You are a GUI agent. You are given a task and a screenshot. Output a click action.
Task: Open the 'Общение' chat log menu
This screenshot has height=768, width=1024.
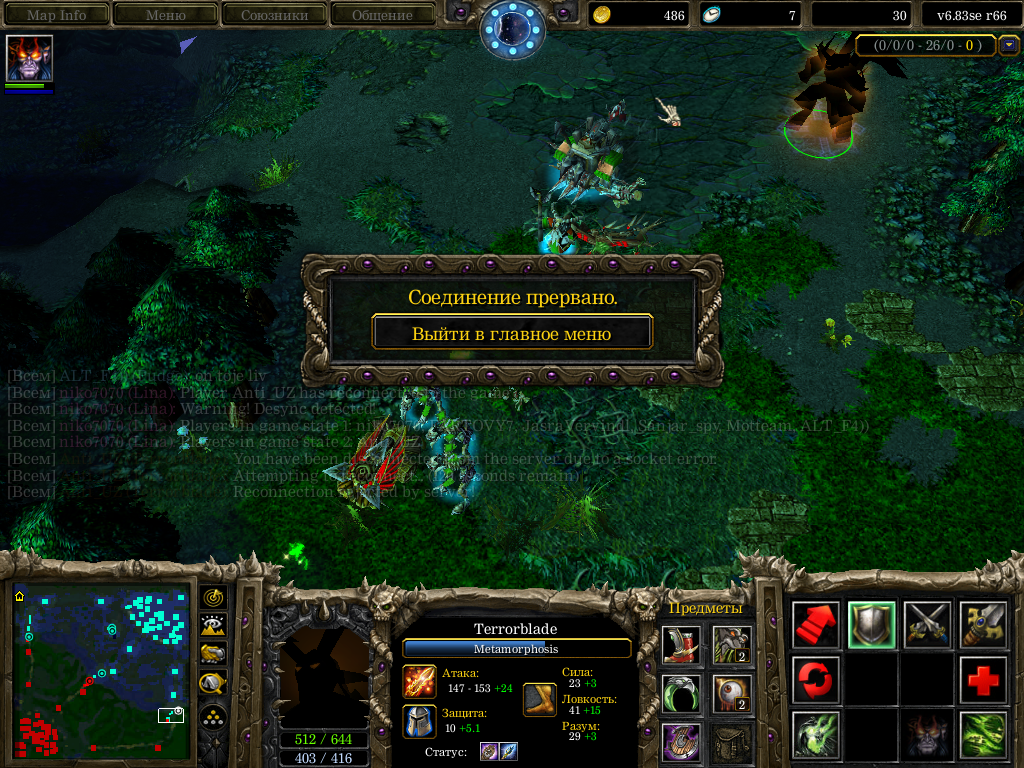click(382, 15)
